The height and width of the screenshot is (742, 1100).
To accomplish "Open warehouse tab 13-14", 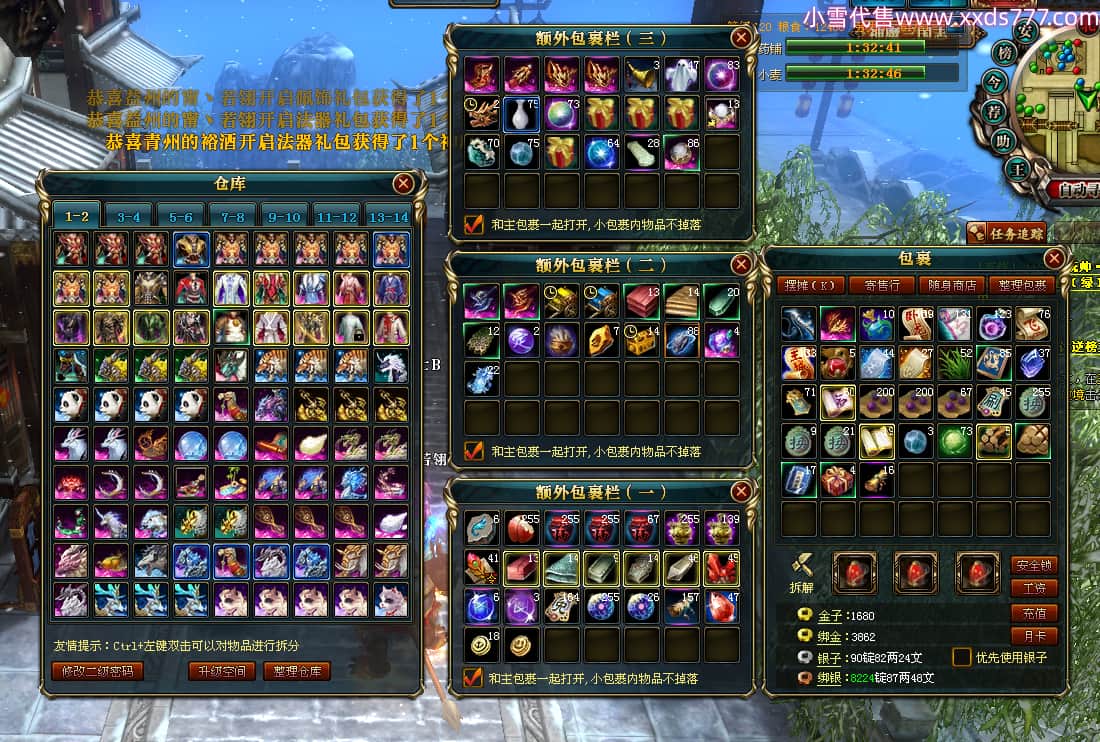I will coord(388,216).
